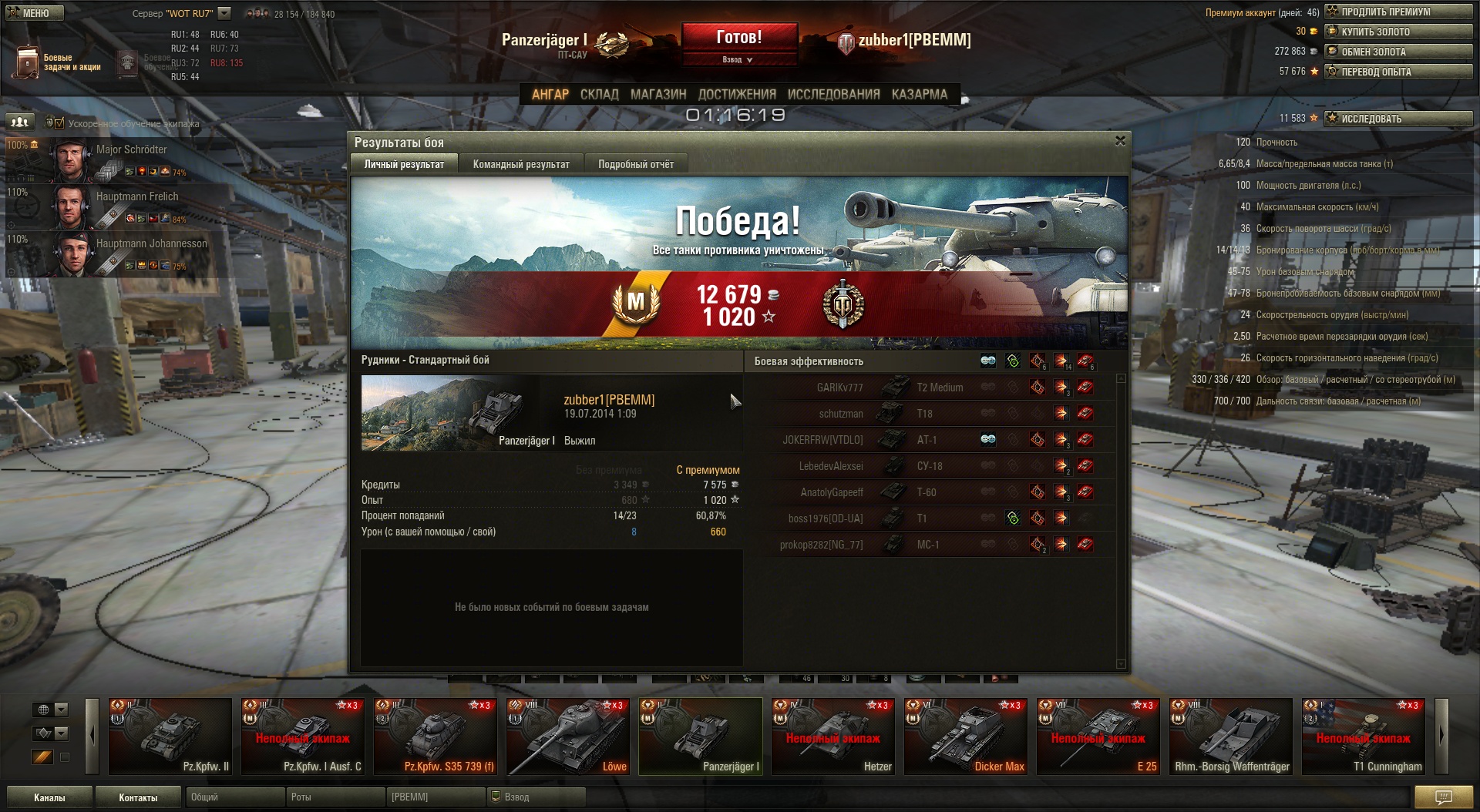Close the battle results window
The height and width of the screenshot is (812, 1480).
[x=1120, y=141]
